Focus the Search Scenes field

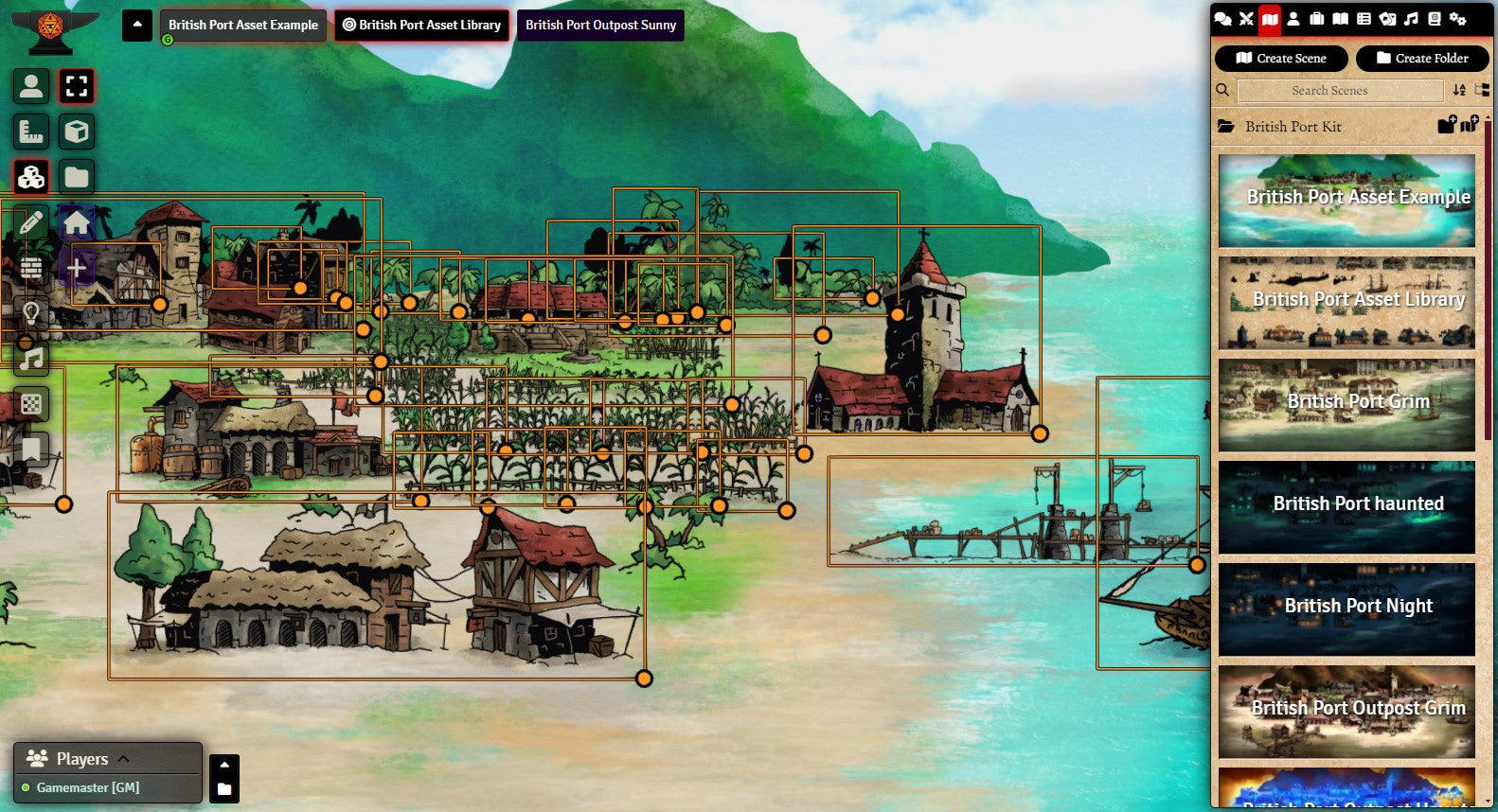click(x=1340, y=91)
